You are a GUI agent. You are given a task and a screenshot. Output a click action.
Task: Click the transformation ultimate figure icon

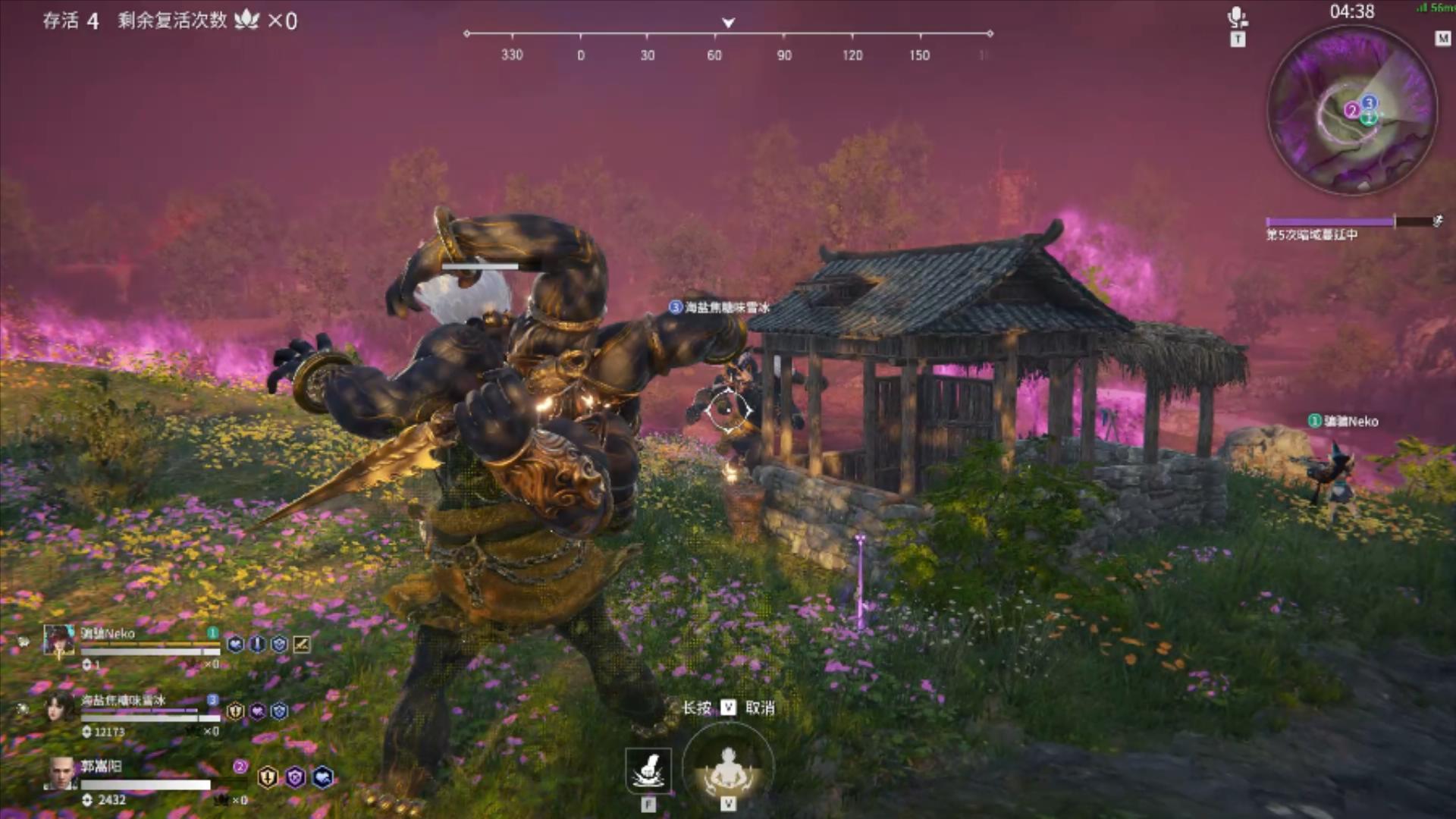pos(728,767)
